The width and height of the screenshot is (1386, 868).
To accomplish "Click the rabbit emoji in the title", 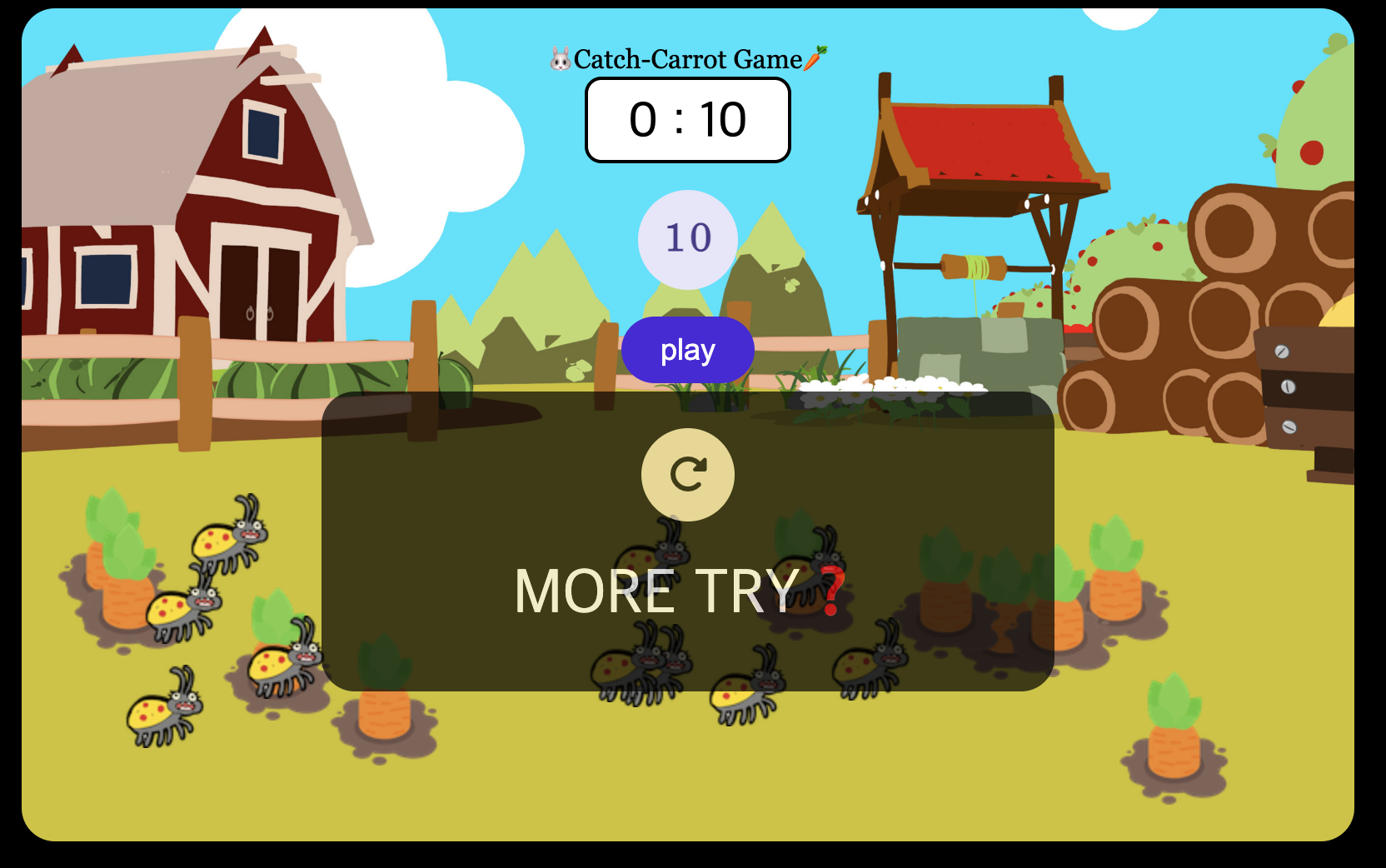I will [558, 58].
